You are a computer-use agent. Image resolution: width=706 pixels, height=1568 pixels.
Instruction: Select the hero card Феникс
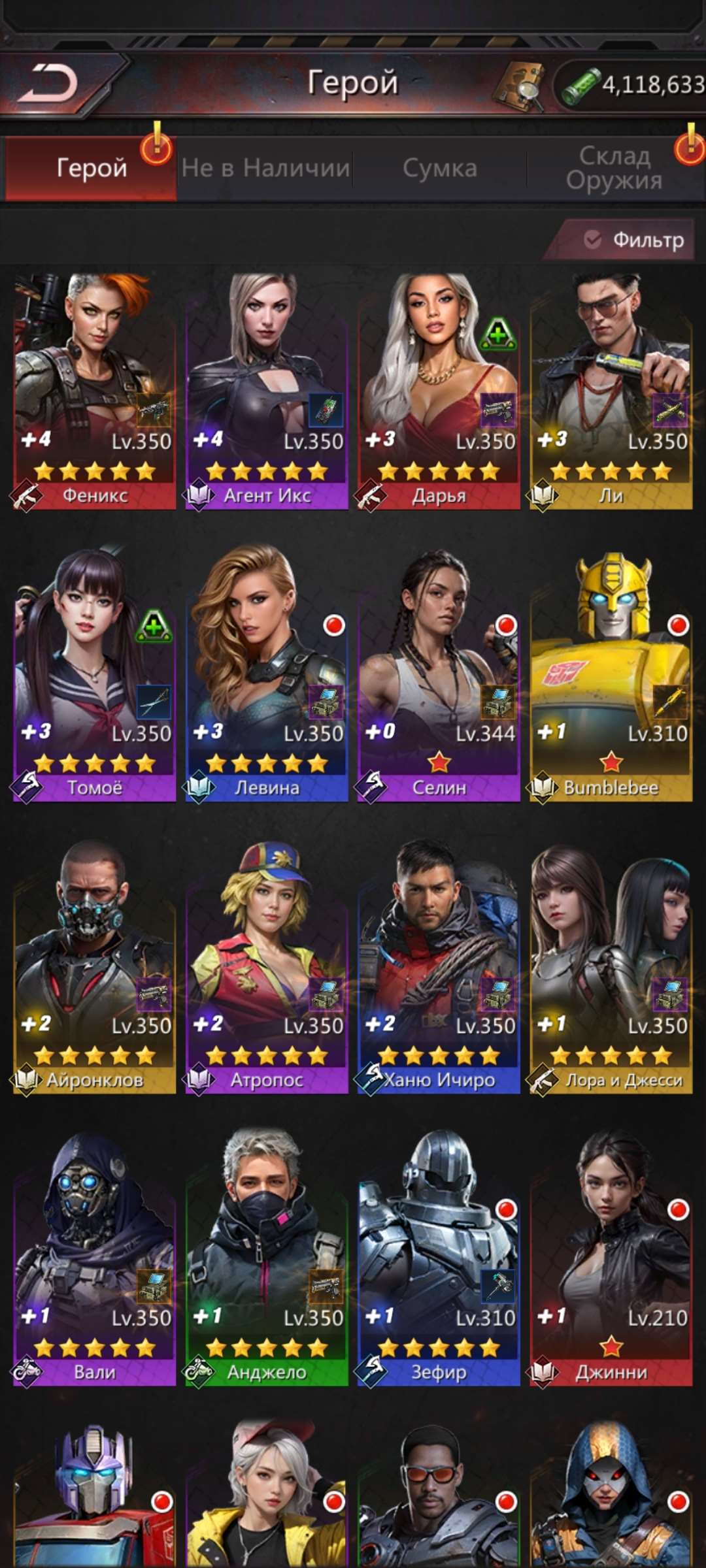95,391
